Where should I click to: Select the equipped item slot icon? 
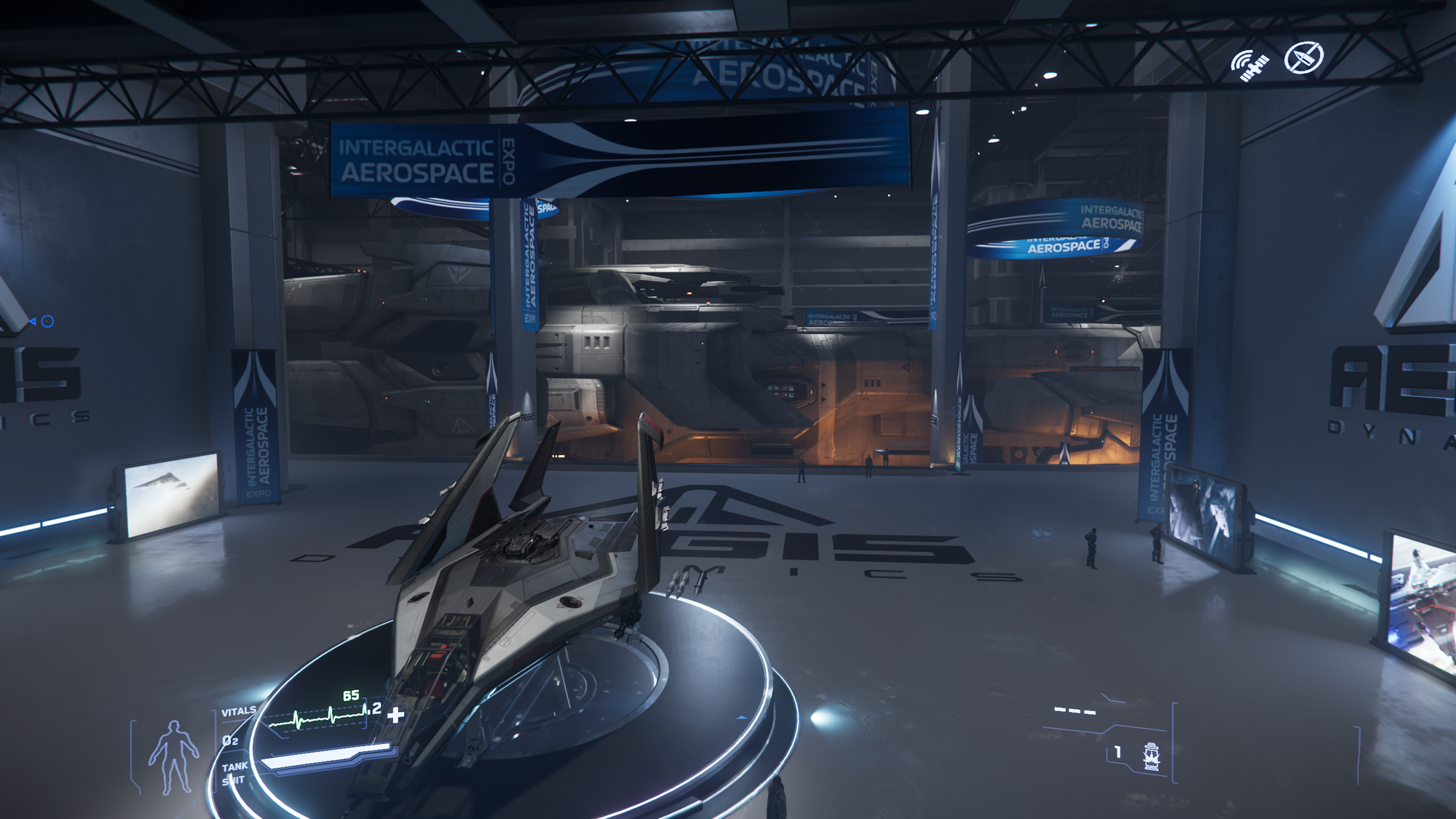pos(1151,756)
